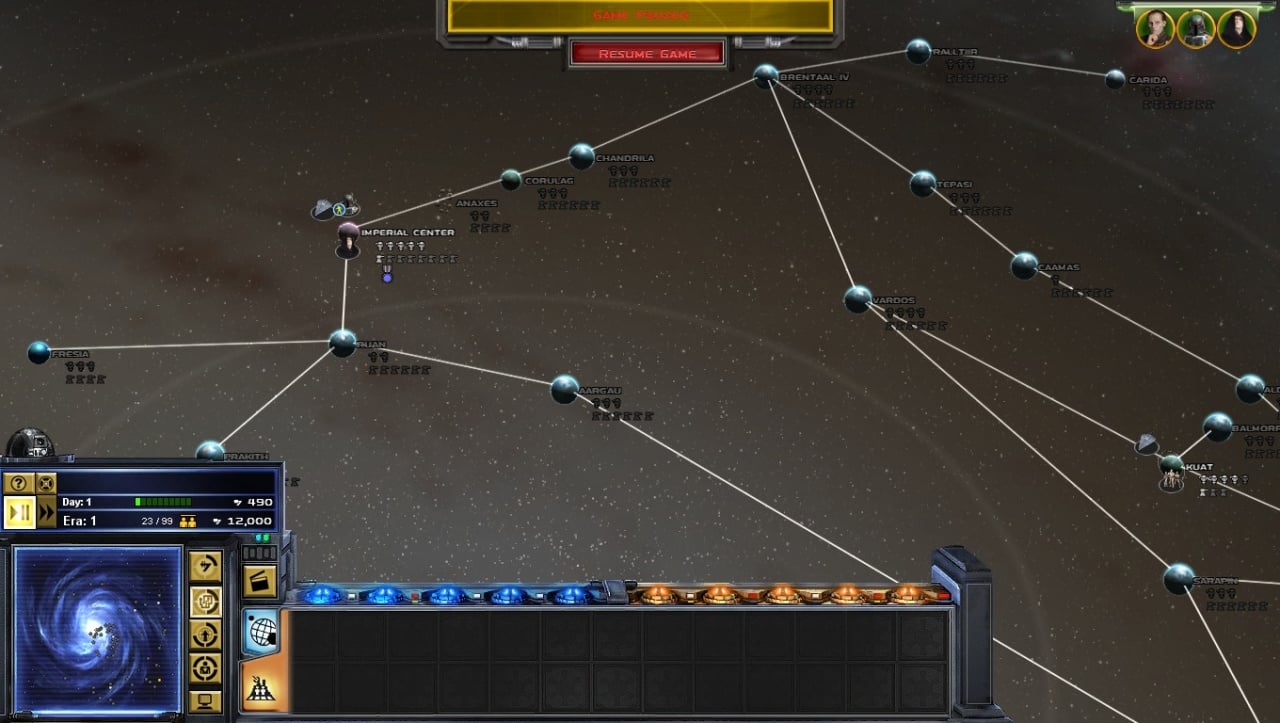This screenshot has height=723, width=1280.
Task: Open the clapperboard cinematic button
Action: (260, 581)
